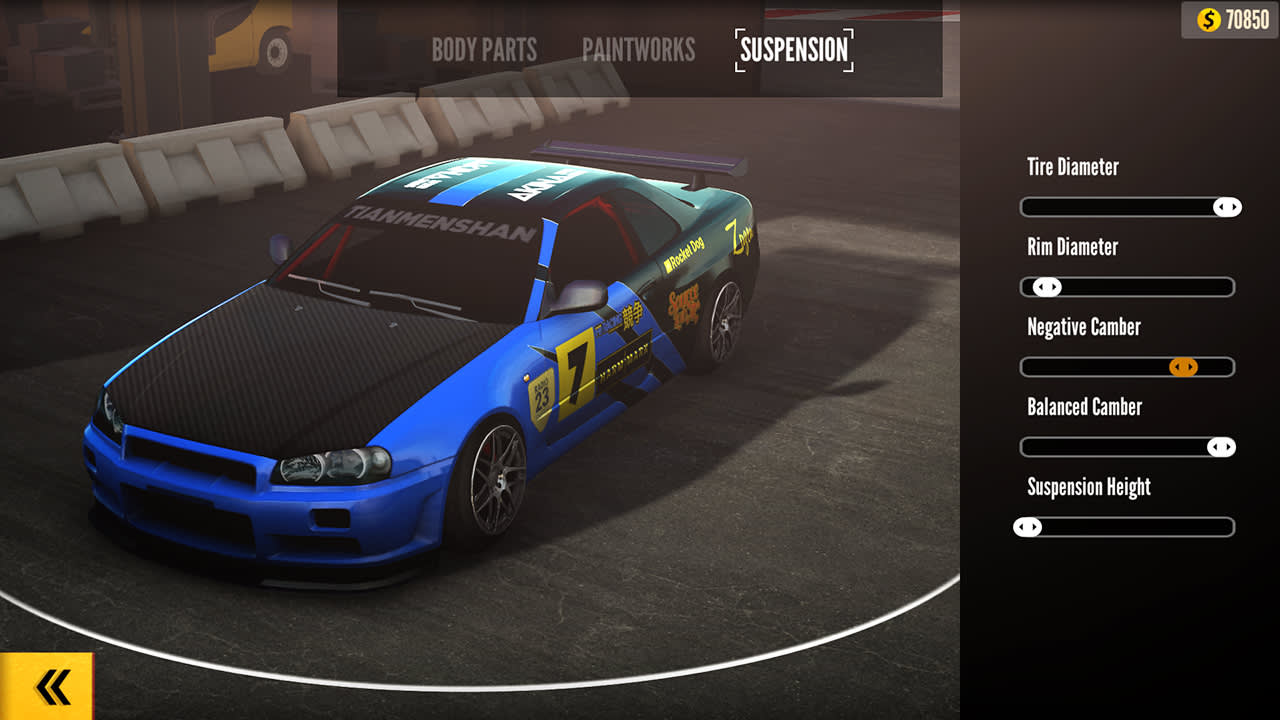Switch to the Body Parts tab

[484, 51]
